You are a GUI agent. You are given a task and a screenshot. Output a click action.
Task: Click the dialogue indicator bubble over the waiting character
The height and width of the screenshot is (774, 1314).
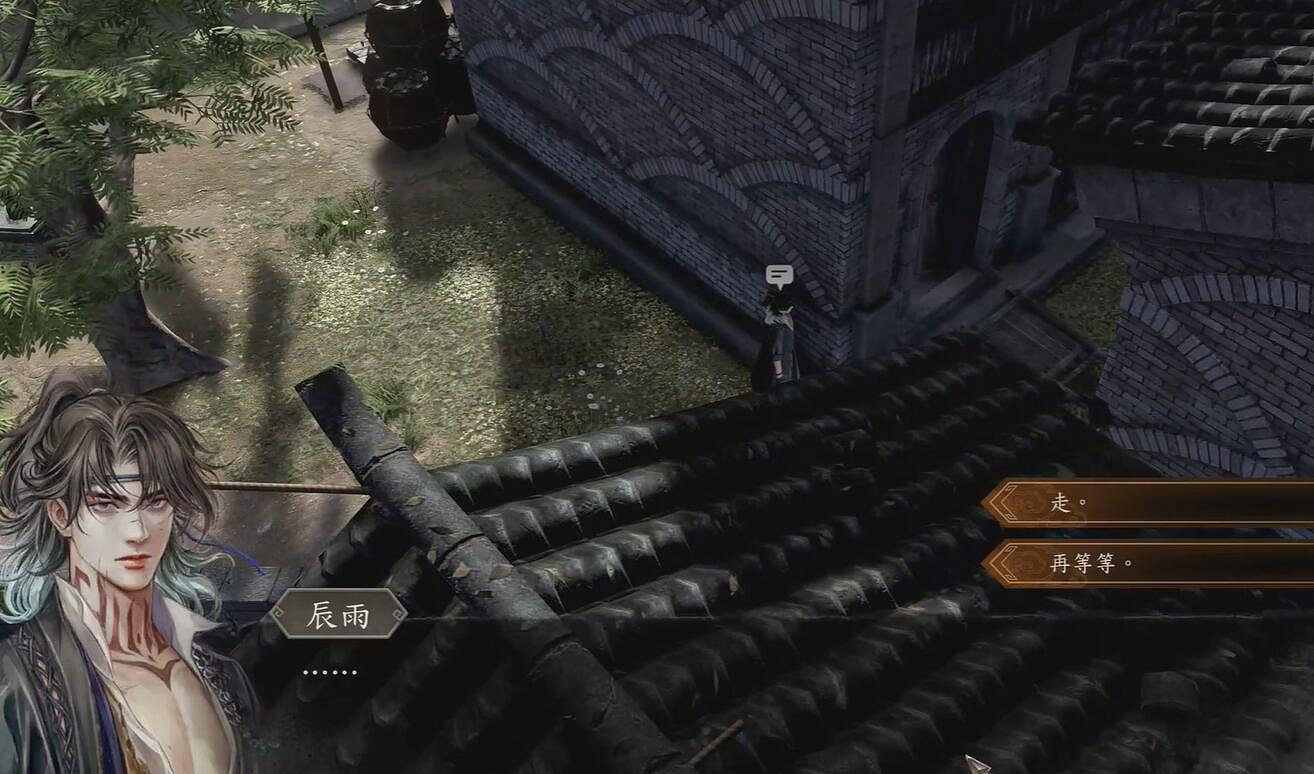click(x=778, y=272)
